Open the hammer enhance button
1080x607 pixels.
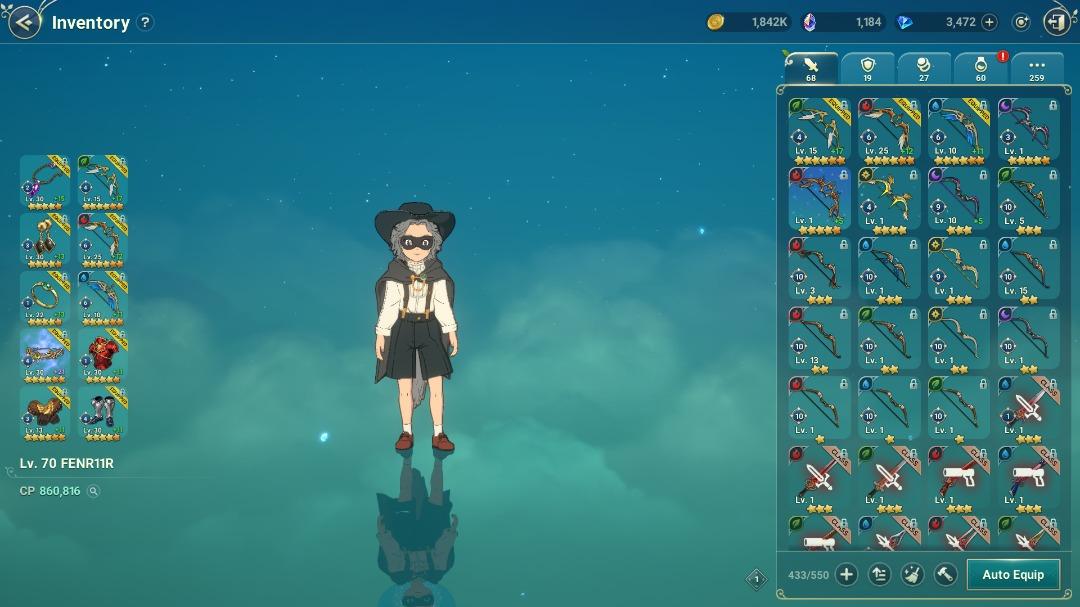(x=945, y=574)
